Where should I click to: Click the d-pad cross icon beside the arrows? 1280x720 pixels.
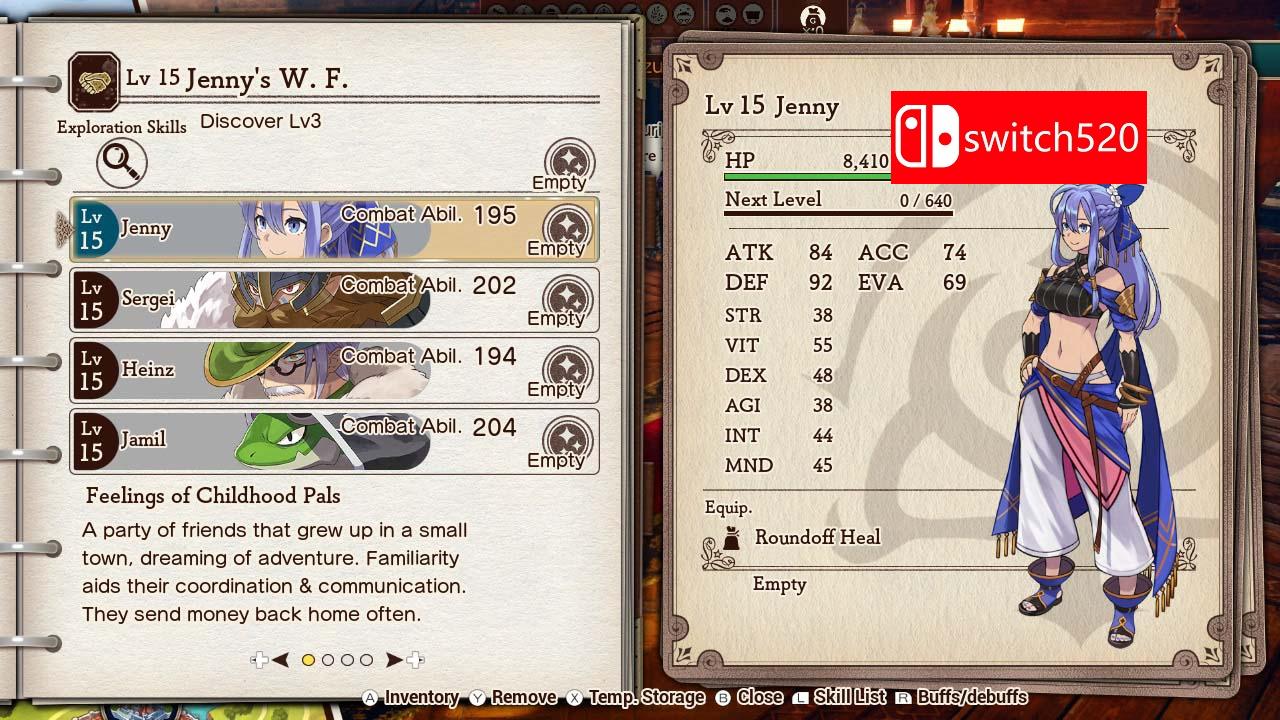pyautogui.click(x=260, y=659)
